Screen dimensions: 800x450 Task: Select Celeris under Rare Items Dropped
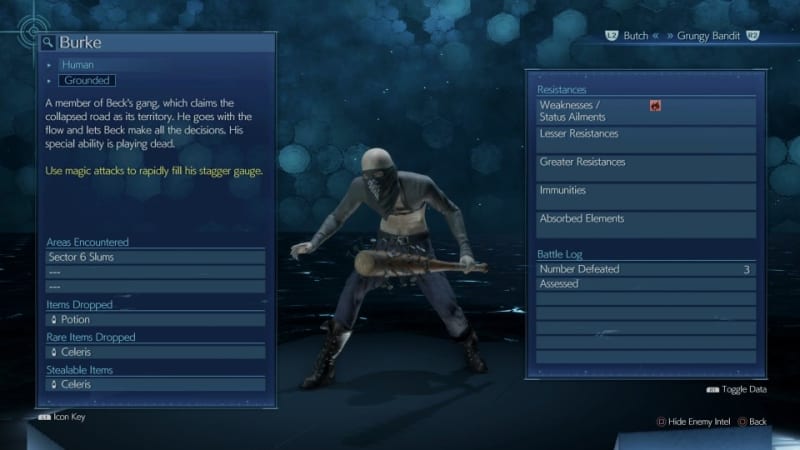155,352
